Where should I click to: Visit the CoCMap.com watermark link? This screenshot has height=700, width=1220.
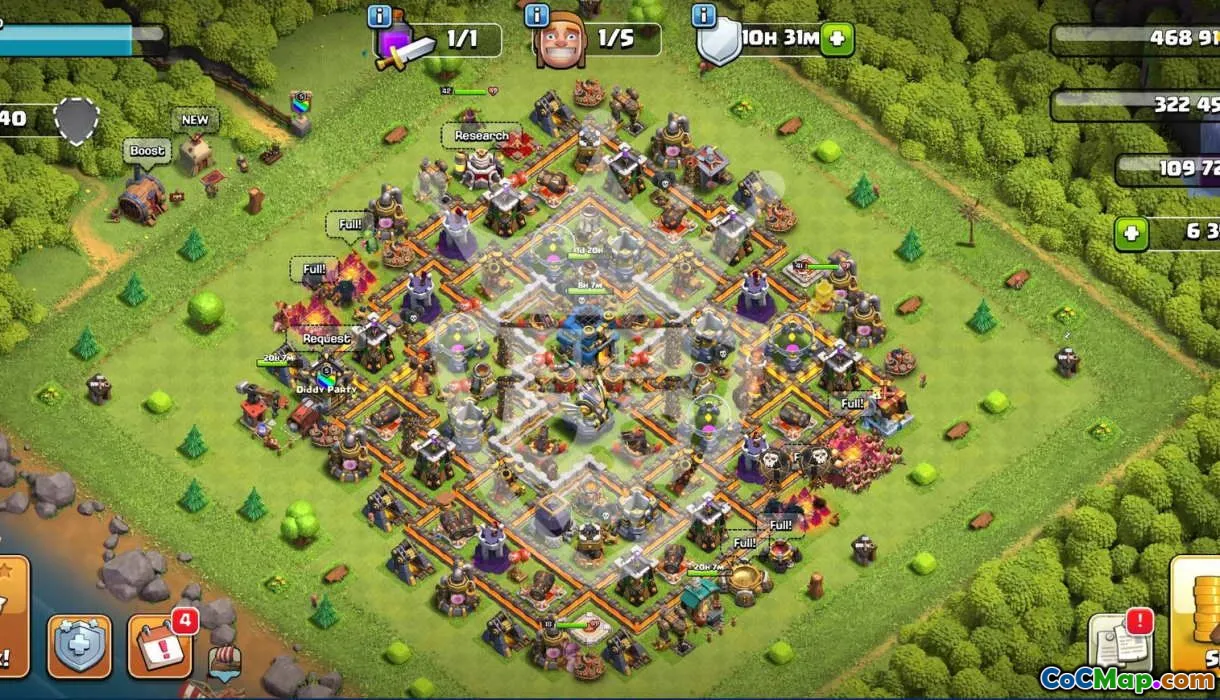pyautogui.click(x=1127, y=680)
